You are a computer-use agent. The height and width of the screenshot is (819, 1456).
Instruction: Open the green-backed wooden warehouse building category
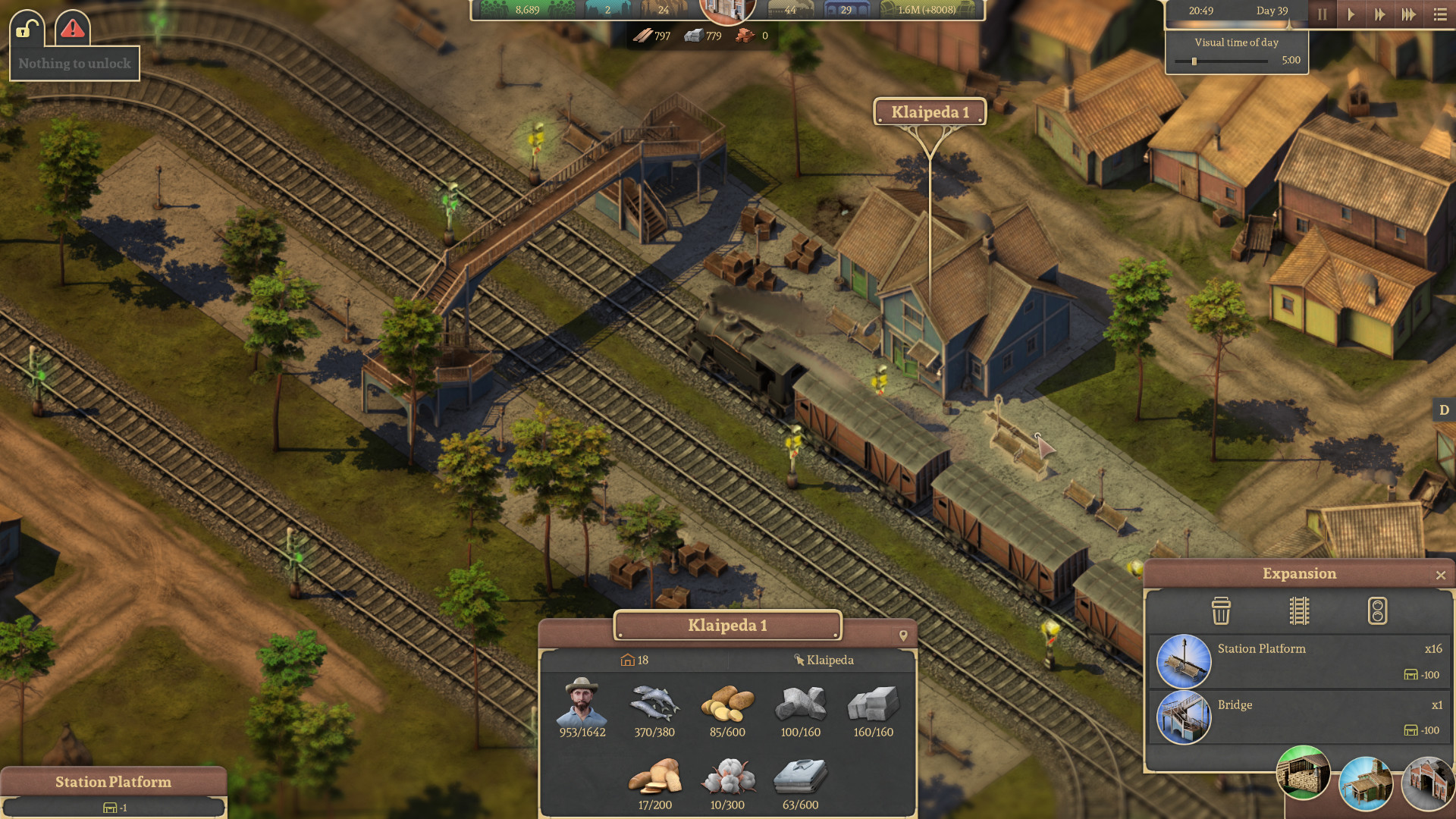[1304, 773]
